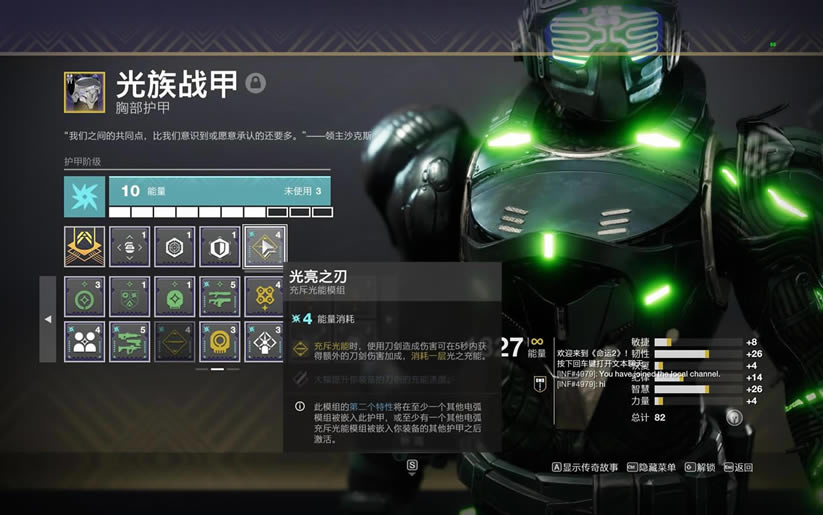Select the equipped 光亮之刃 mod socket

pos(265,246)
